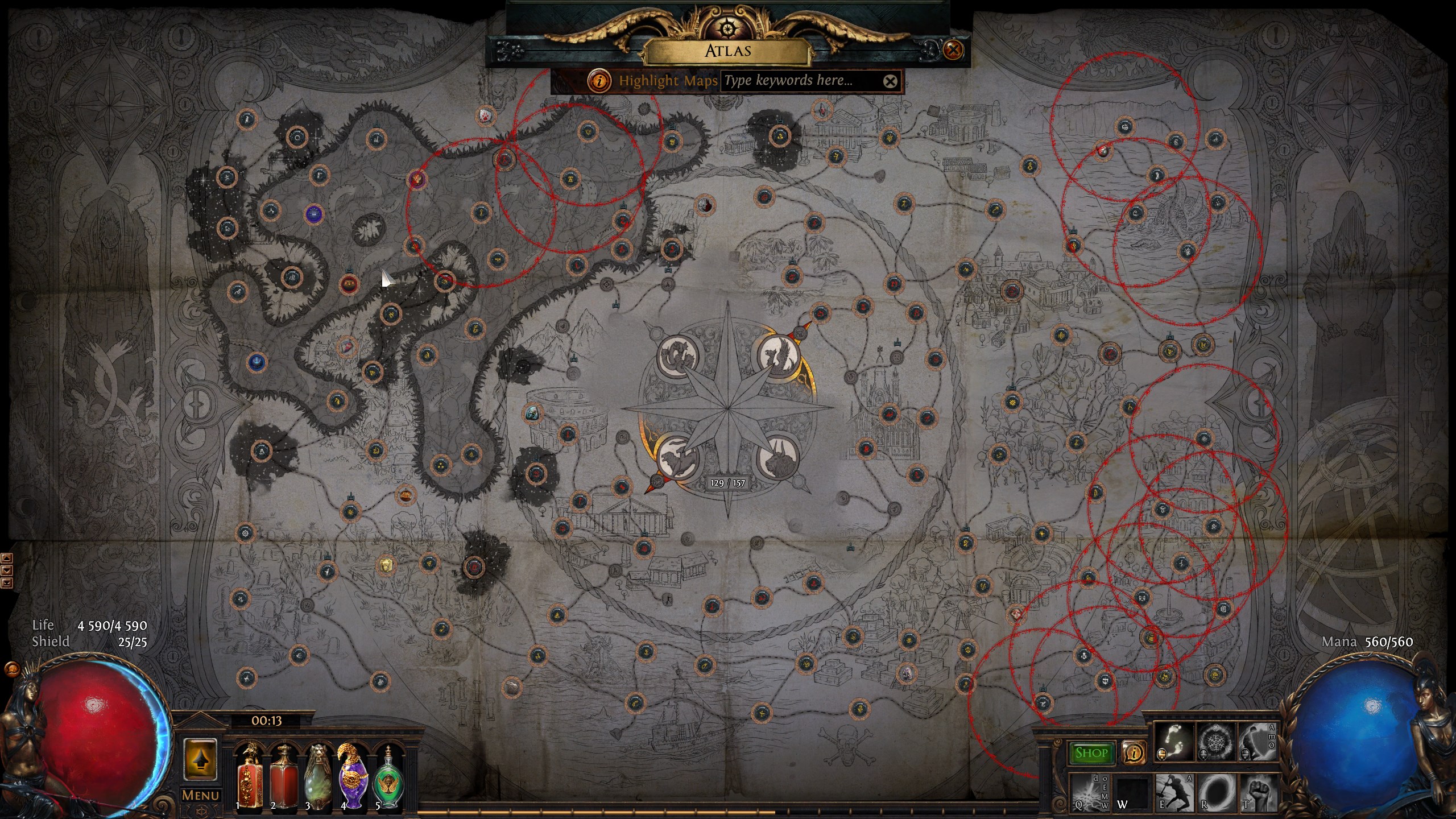Clear the Highlight Maps search text
1456x819 pixels.
point(890,81)
